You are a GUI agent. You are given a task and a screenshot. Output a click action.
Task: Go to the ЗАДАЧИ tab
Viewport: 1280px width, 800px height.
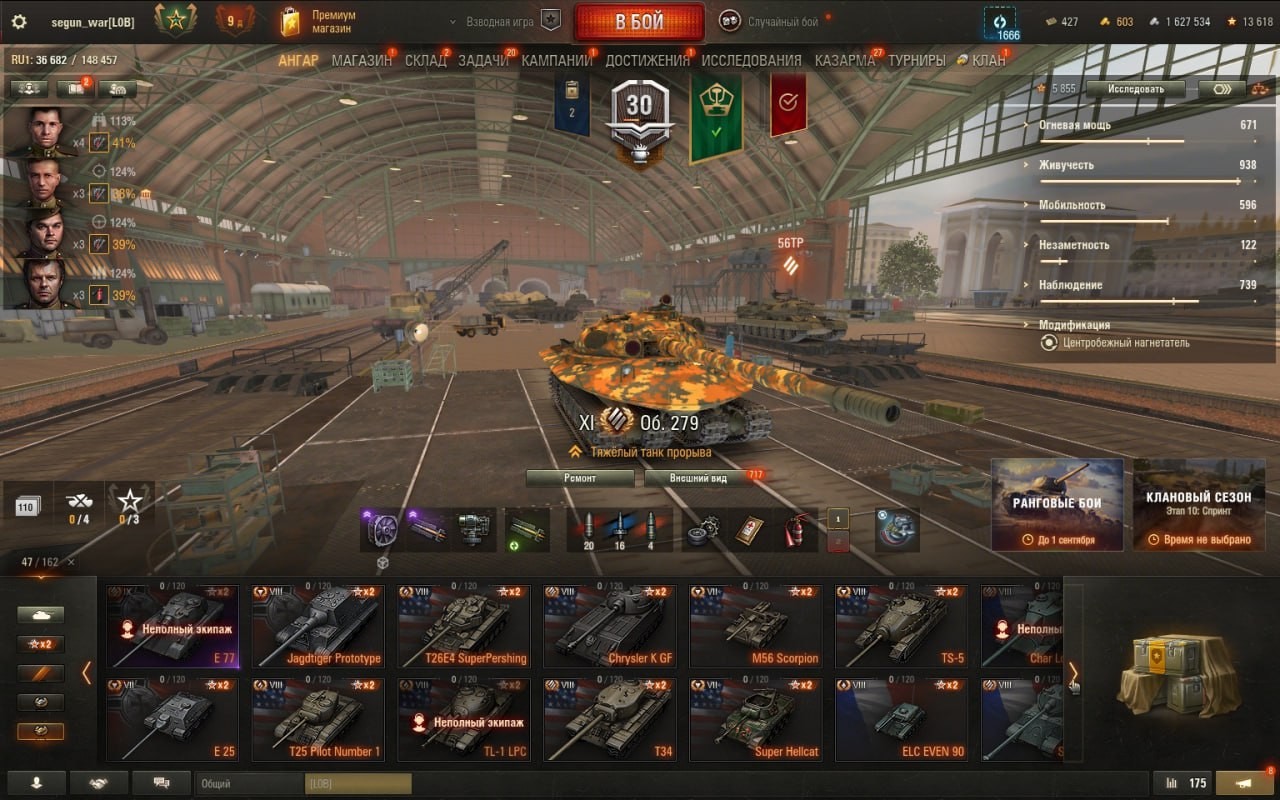click(484, 60)
